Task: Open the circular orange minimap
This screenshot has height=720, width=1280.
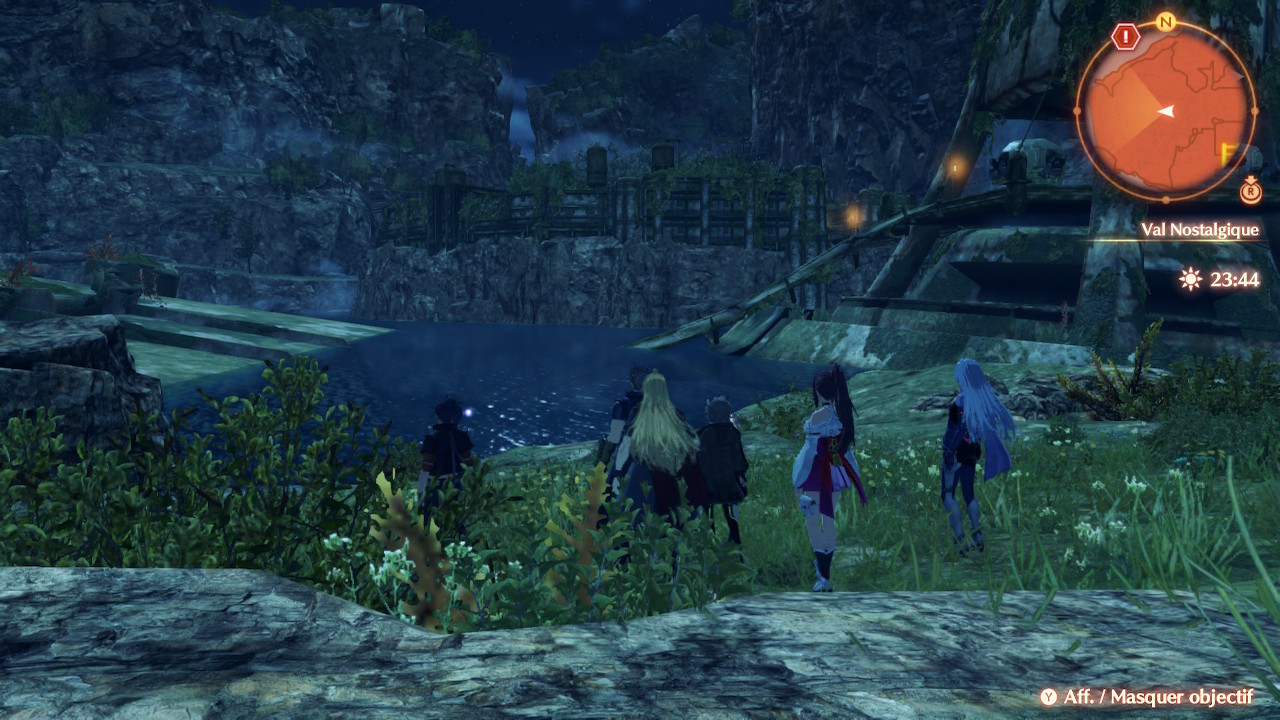Action: click(1165, 110)
